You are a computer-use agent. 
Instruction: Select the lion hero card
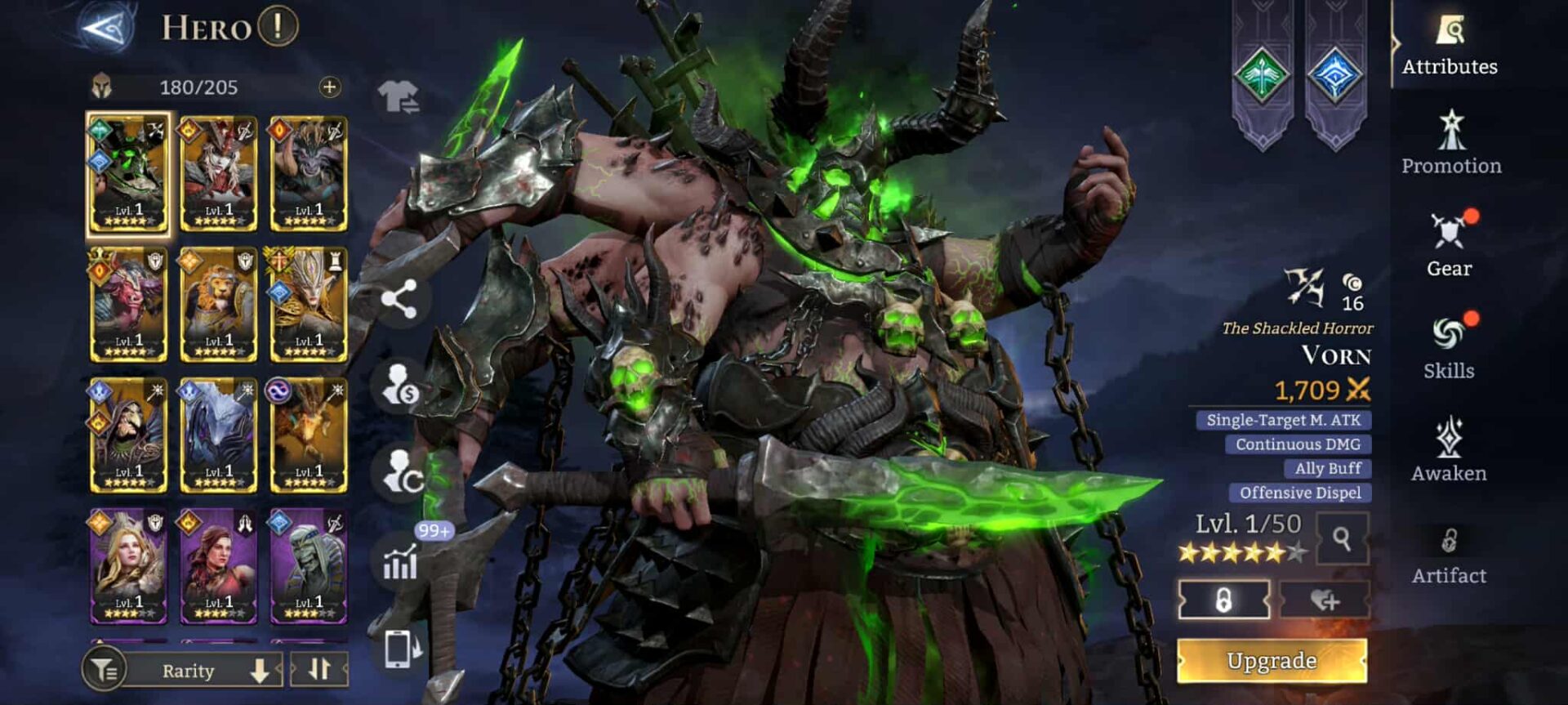218,305
